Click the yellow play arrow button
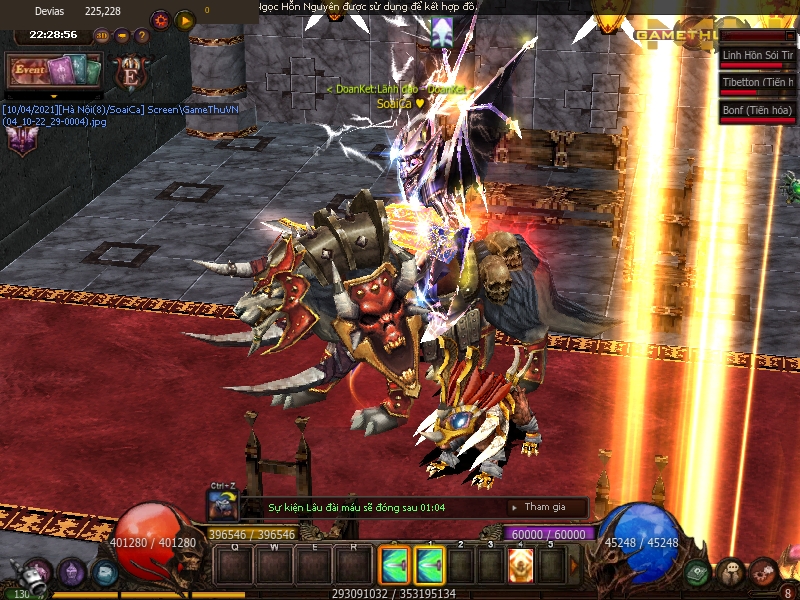The image size is (800, 600). point(185,20)
